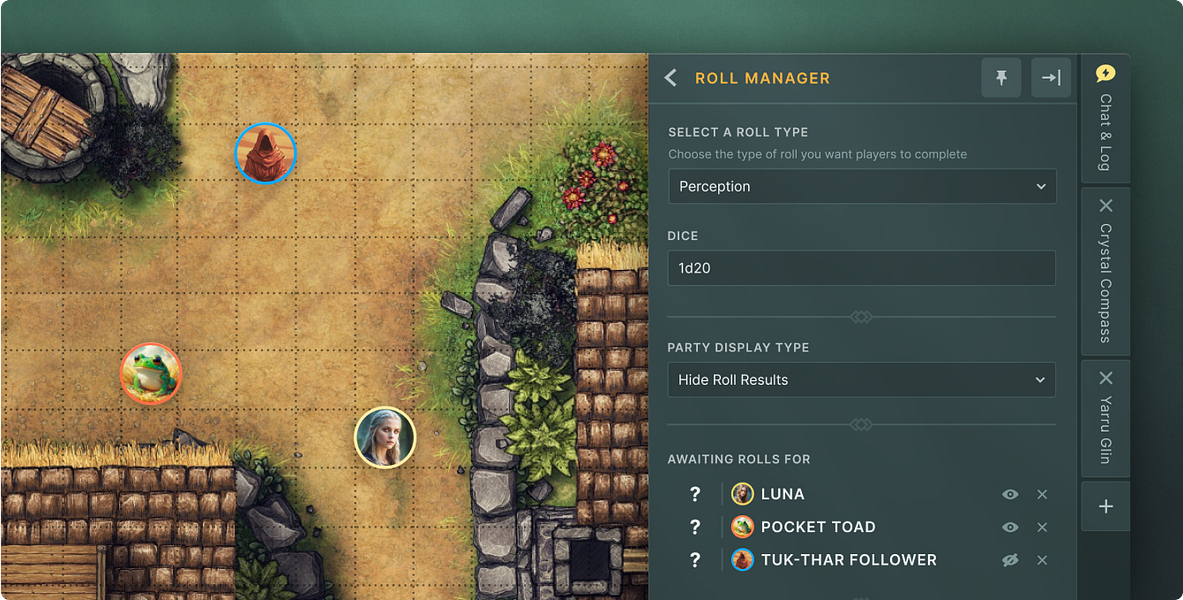This screenshot has width=1183, height=600.
Task: Show Tuk-Thar Follower's hidden roll
Action: click(x=1010, y=560)
